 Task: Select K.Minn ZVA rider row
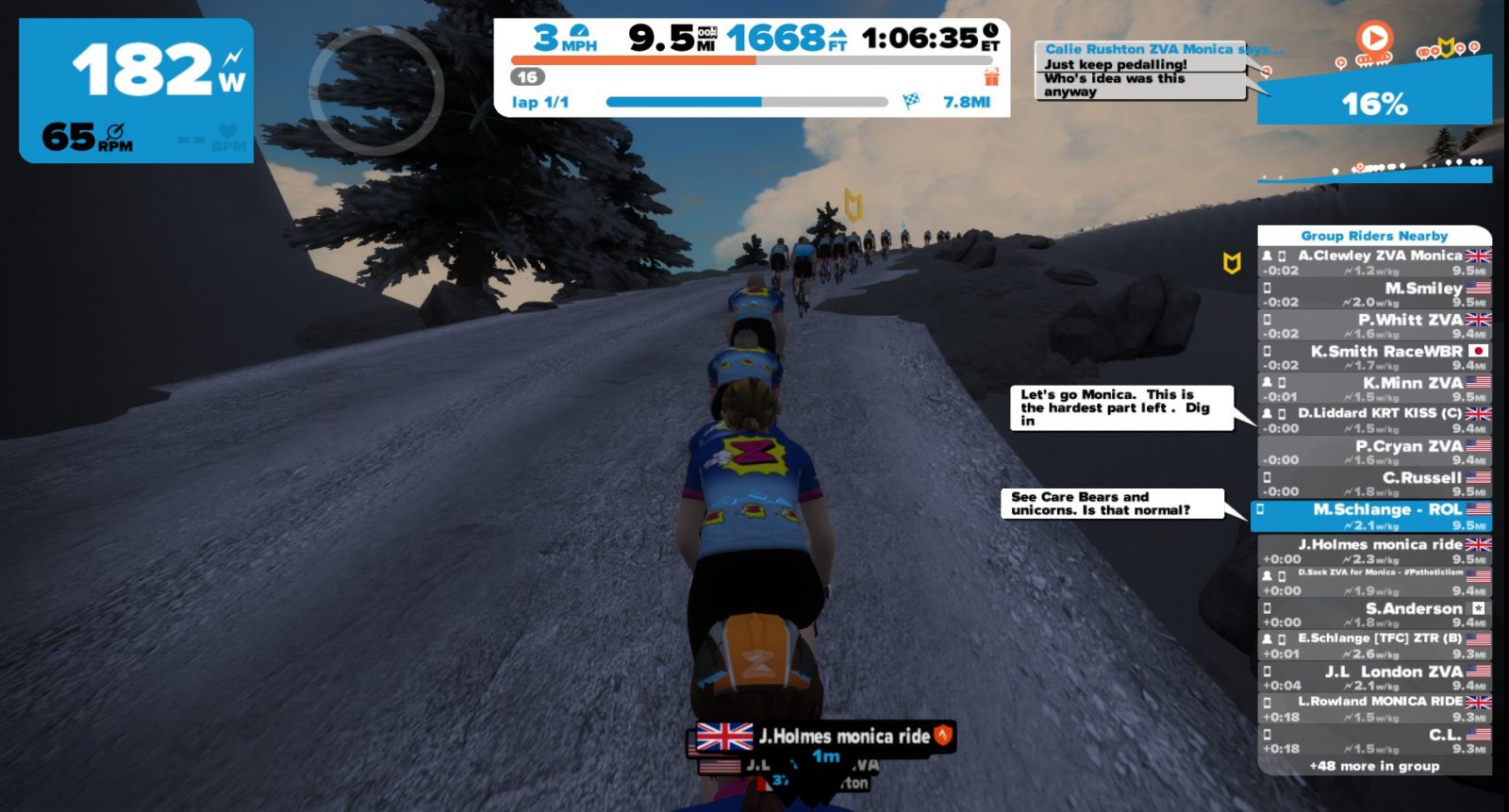[1374, 389]
